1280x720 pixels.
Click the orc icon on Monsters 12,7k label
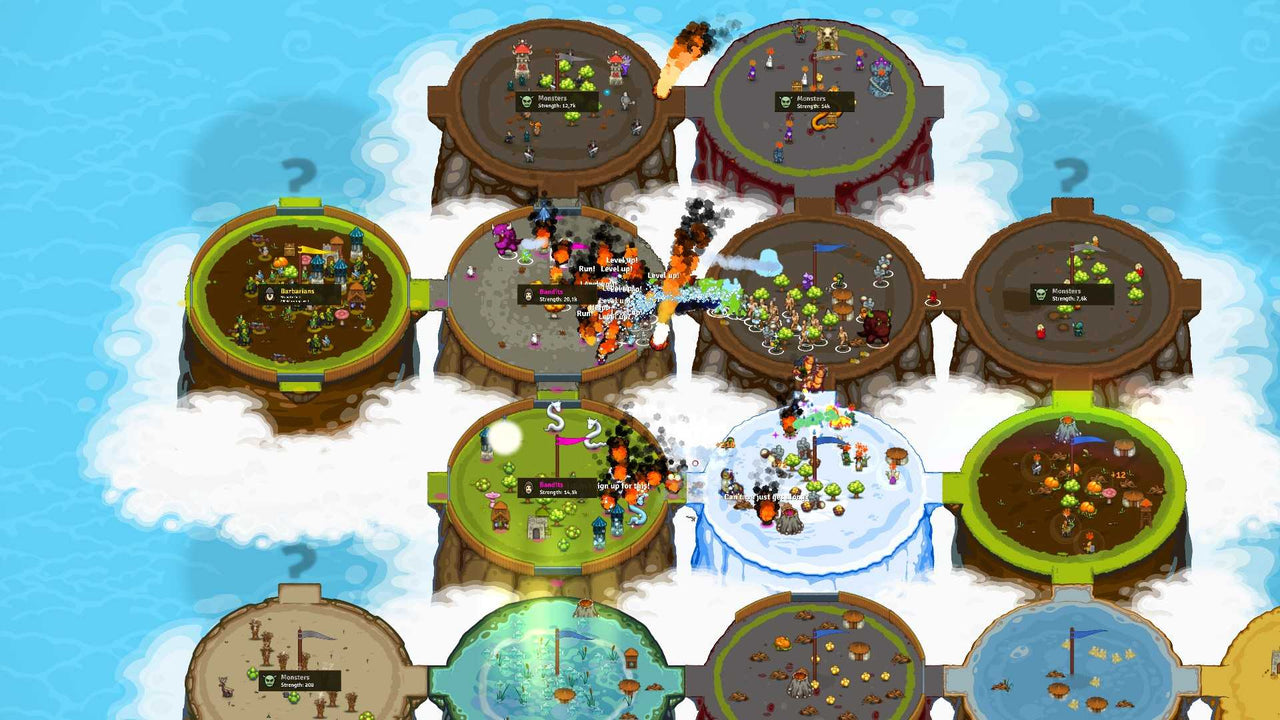[x=526, y=101]
